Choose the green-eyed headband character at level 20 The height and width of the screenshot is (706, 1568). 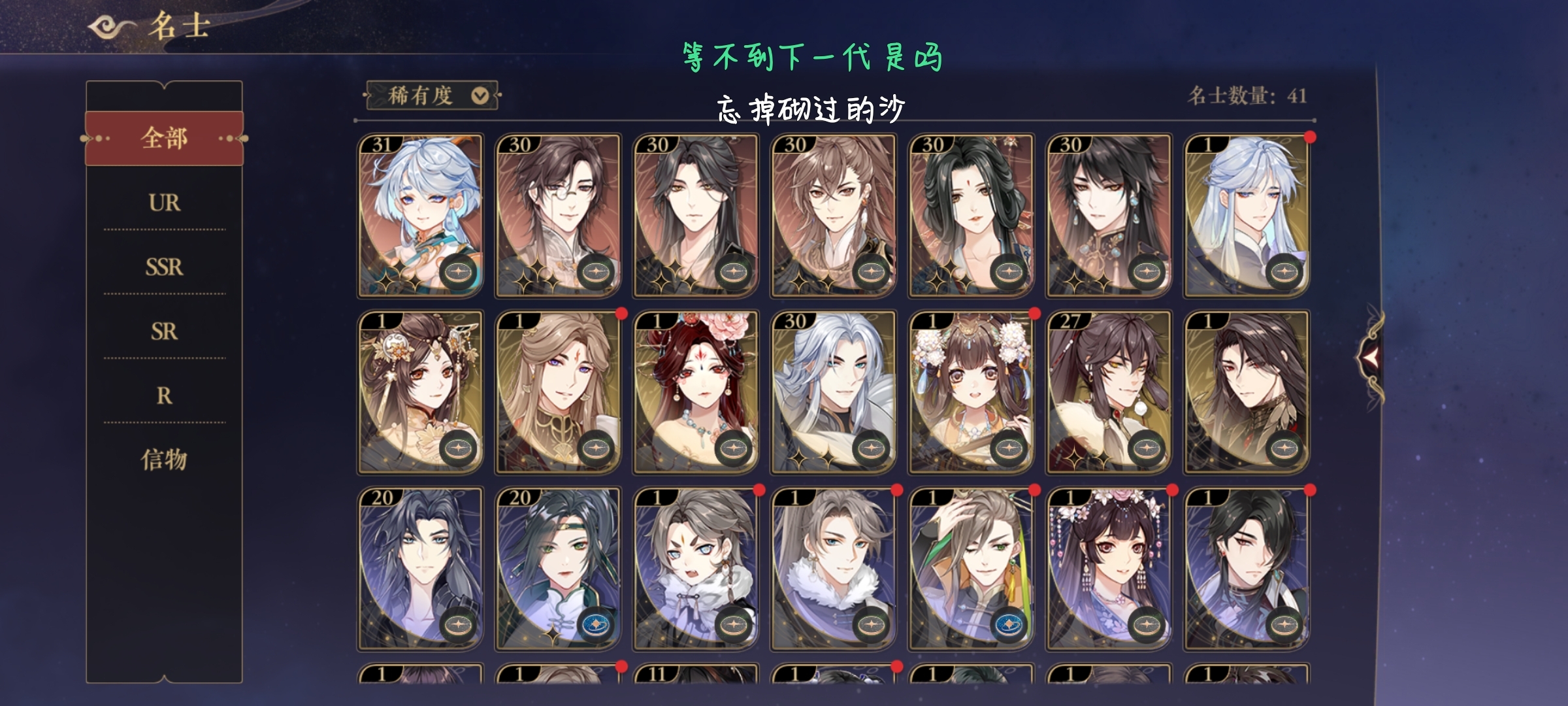coord(558,569)
